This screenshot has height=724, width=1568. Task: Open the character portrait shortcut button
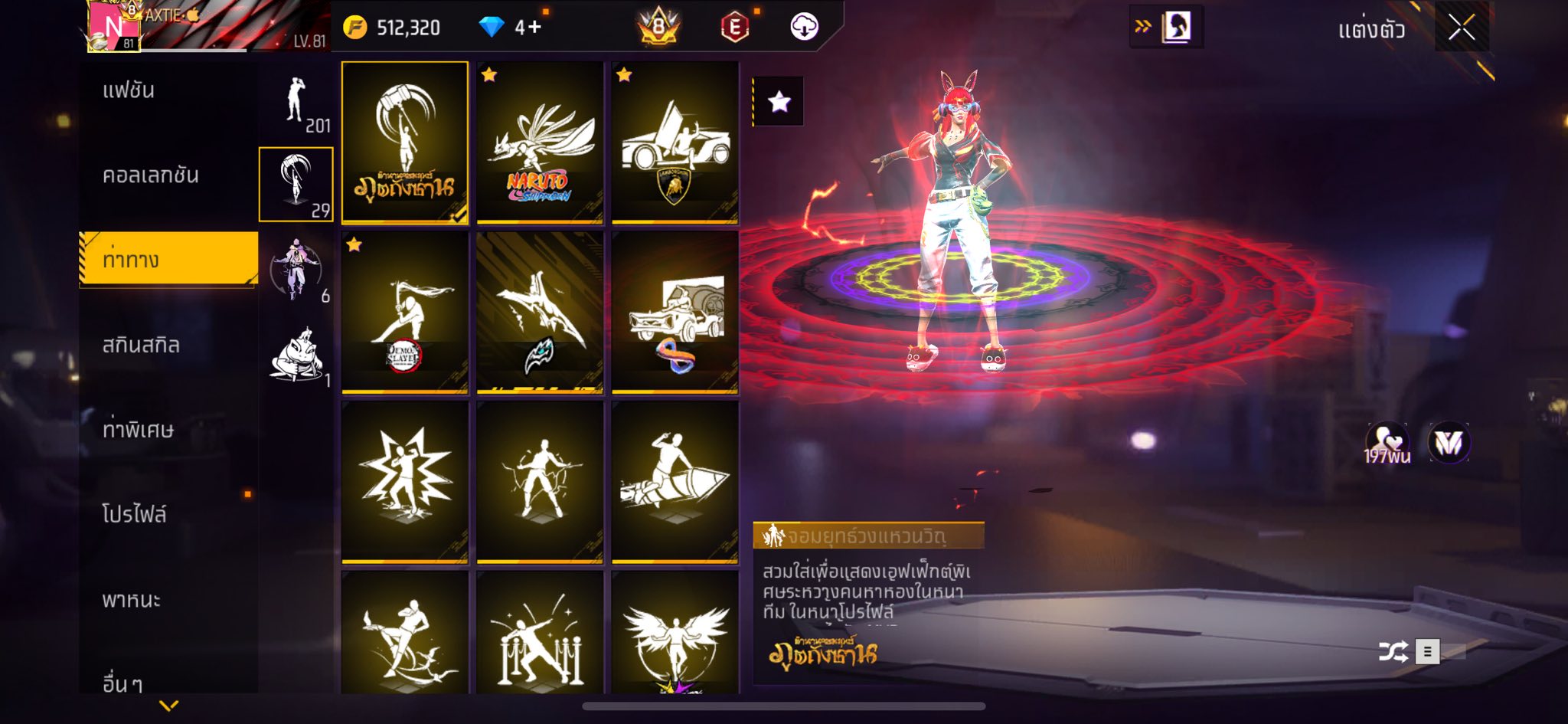click(1176, 28)
